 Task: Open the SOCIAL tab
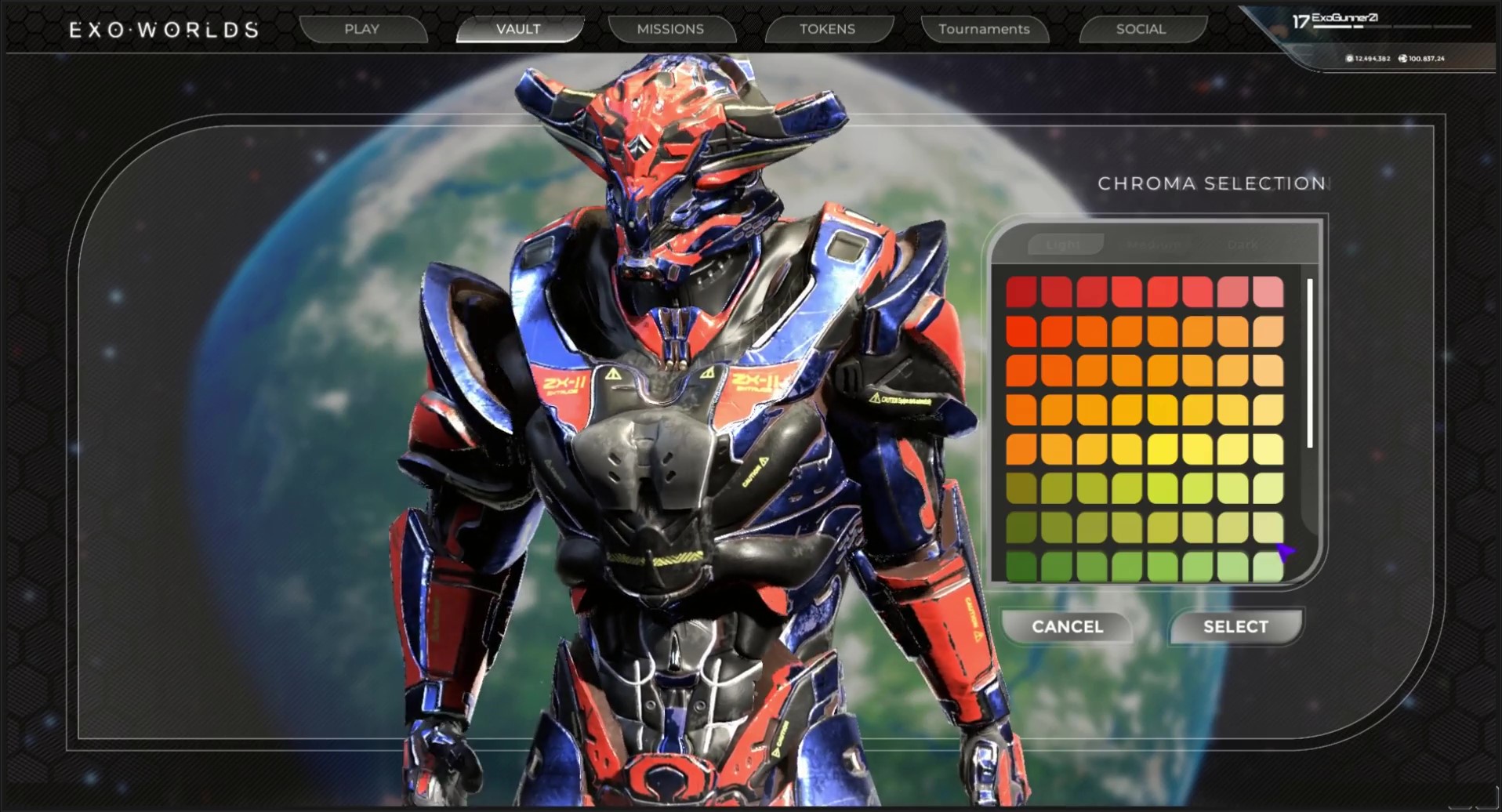tap(1141, 29)
